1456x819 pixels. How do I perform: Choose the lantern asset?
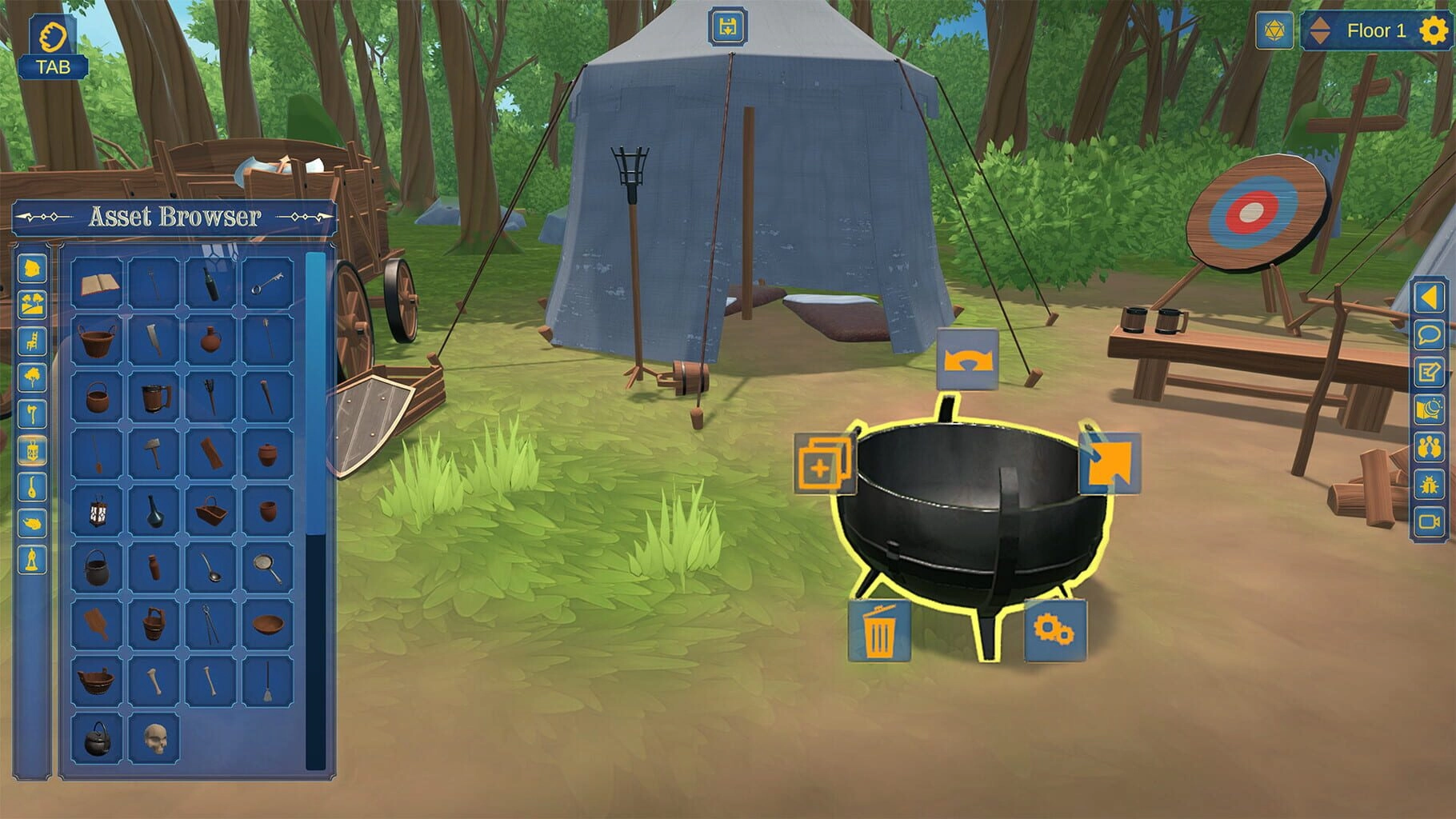coord(98,510)
